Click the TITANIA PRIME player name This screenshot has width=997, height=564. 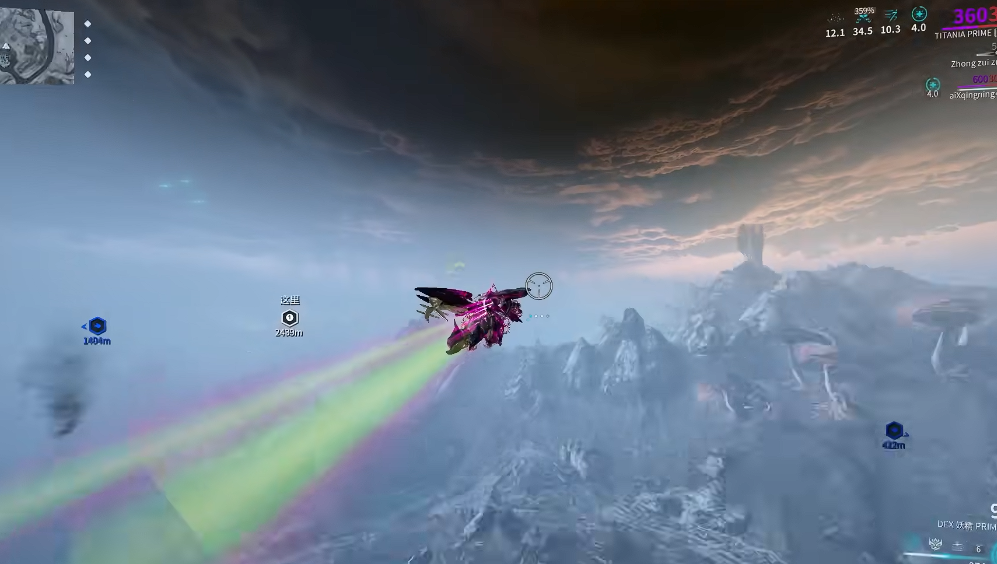point(964,35)
